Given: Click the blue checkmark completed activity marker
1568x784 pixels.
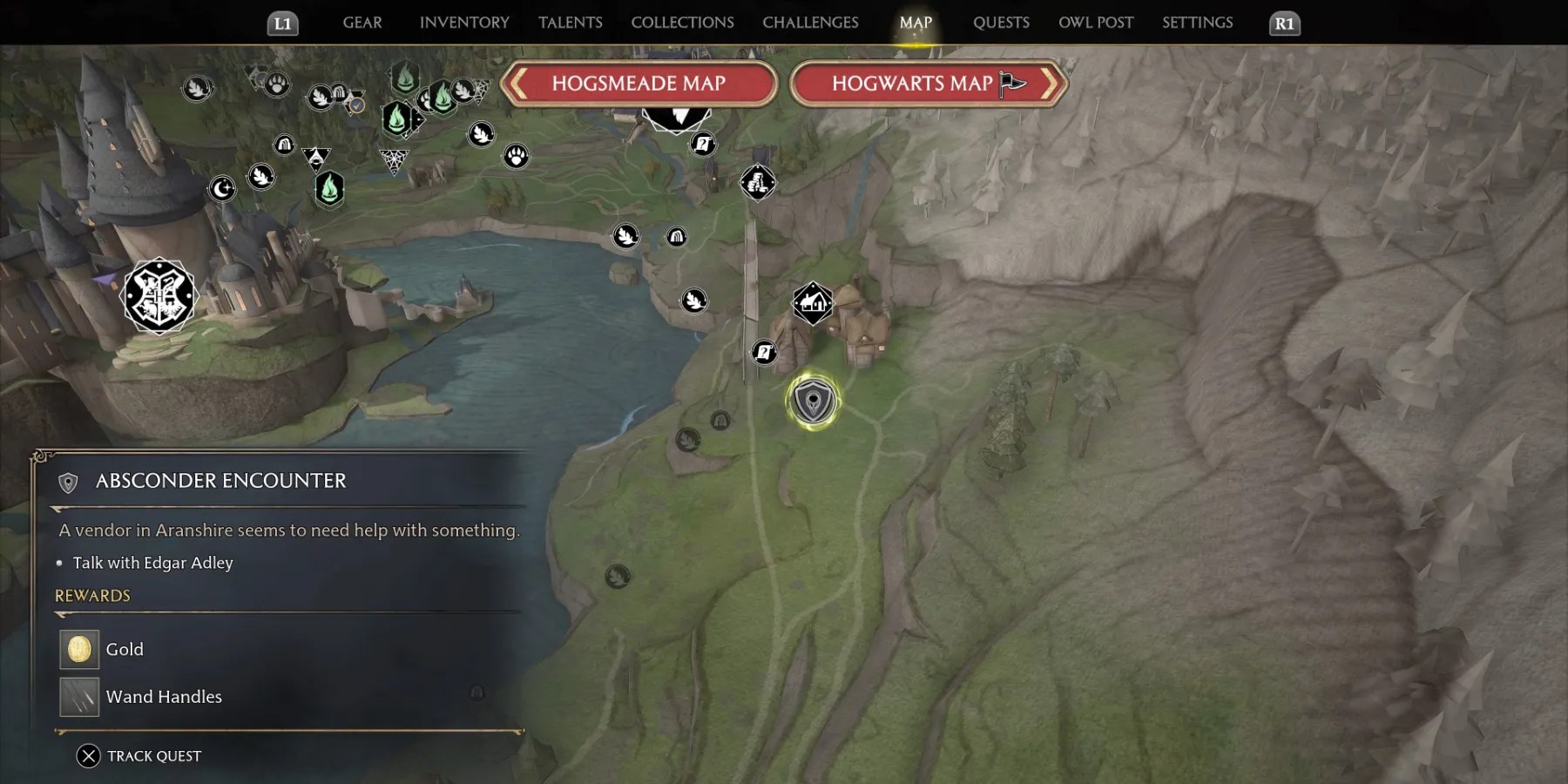Looking at the screenshot, I should [355, 105].
